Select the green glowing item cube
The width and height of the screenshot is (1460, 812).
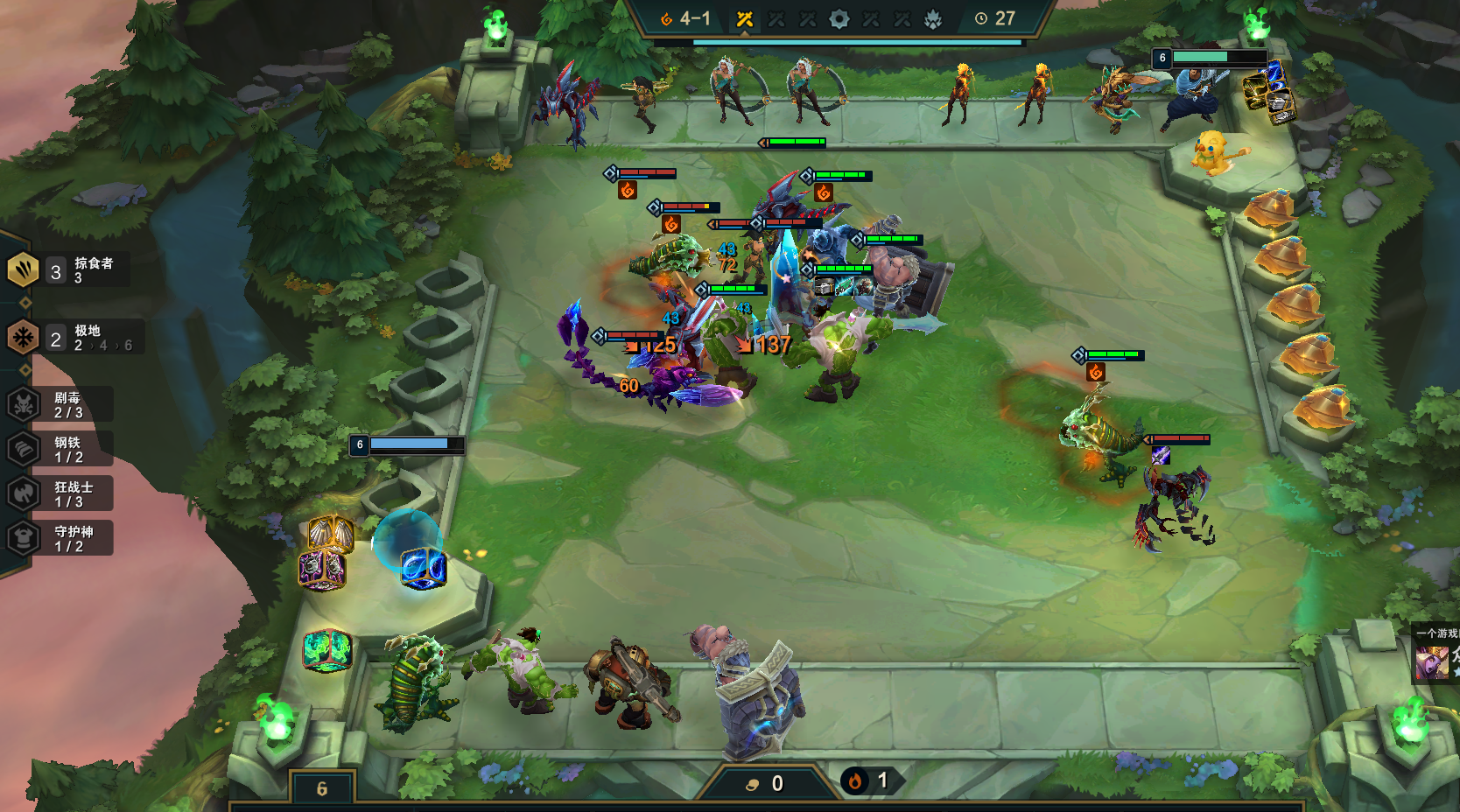(x=327, y=651)
